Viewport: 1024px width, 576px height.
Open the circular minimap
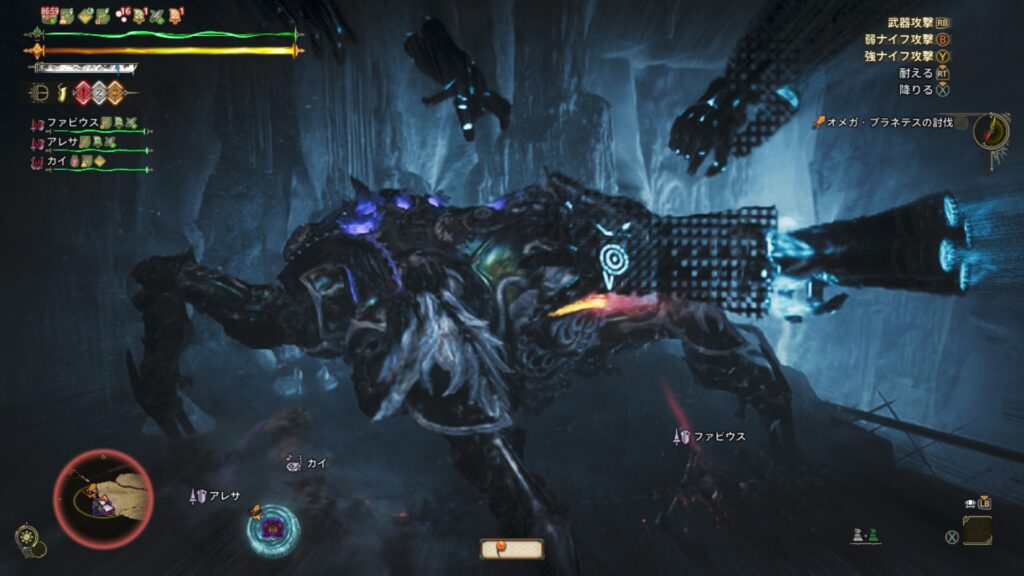103,498
